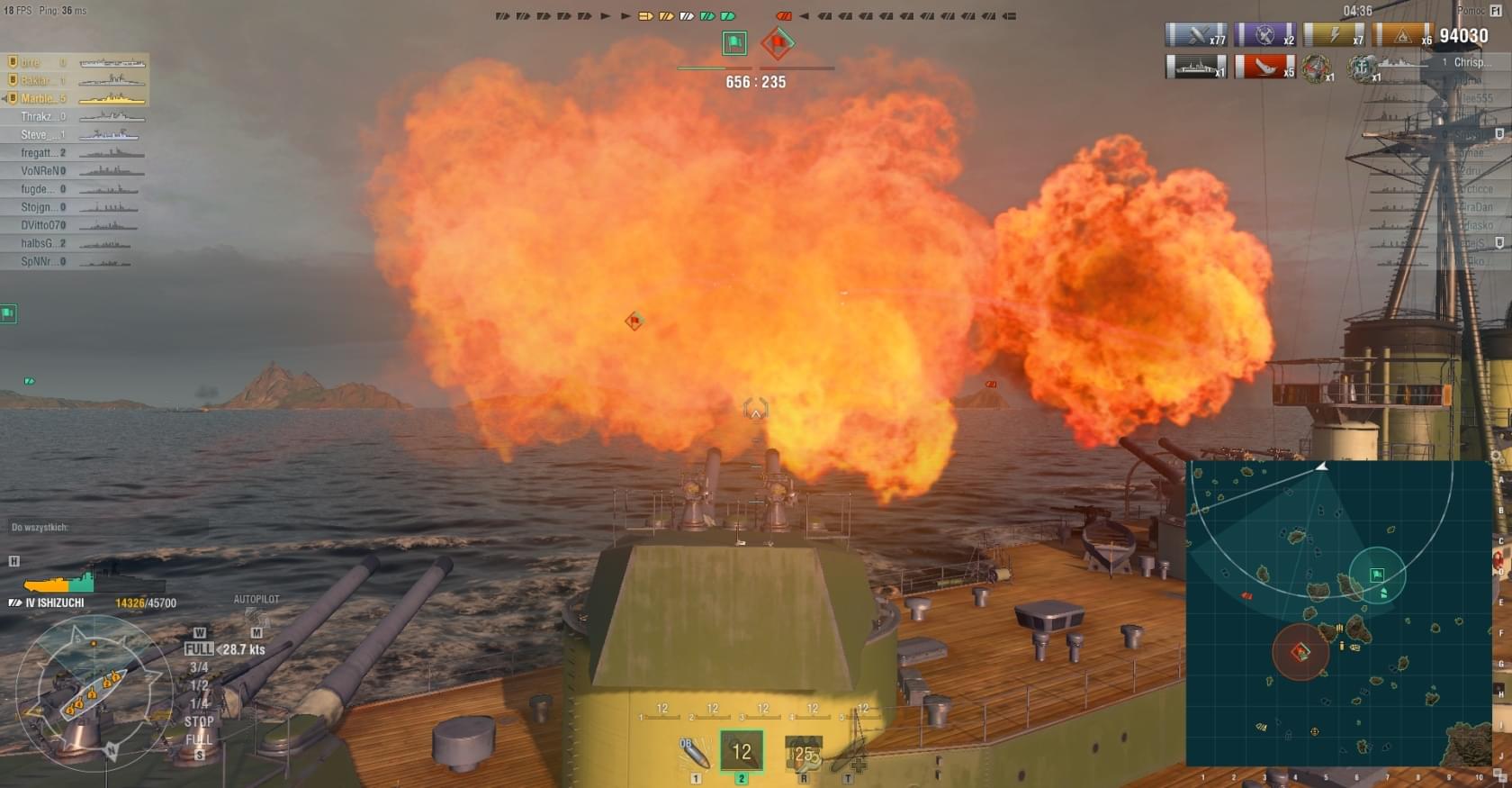Screen dimensions: 1512x788
Task: Click the orange fire triangle ribbon
Action: point(1402,35)
